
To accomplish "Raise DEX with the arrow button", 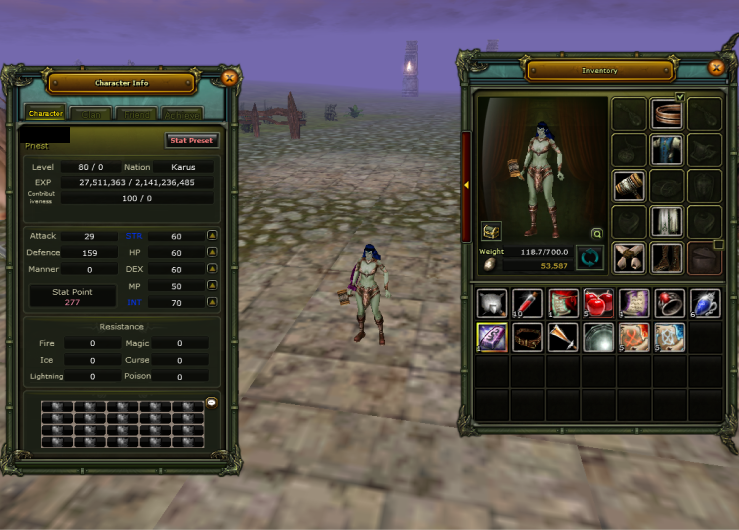I will point(212,269).
